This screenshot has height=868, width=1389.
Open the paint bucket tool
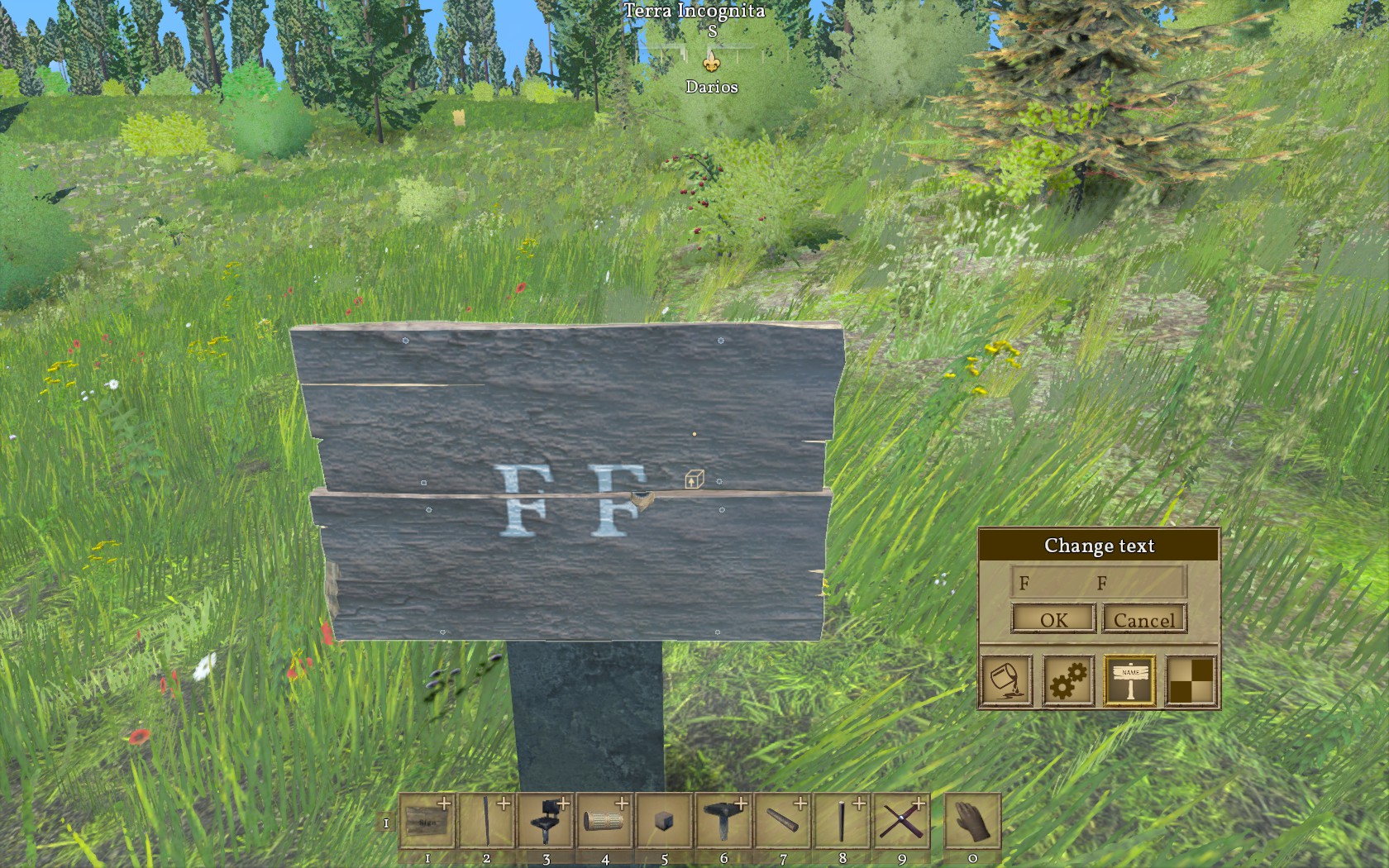pos(1006,680)
